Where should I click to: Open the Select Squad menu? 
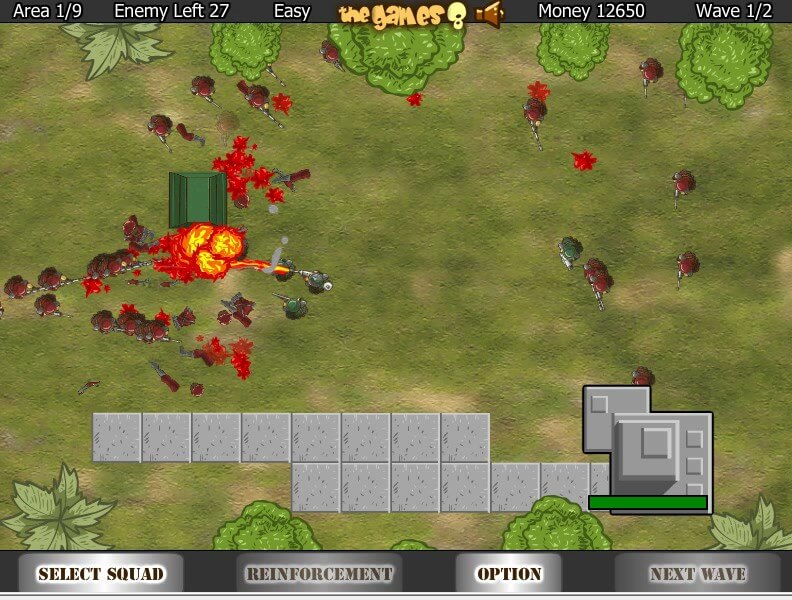(100, 574)
